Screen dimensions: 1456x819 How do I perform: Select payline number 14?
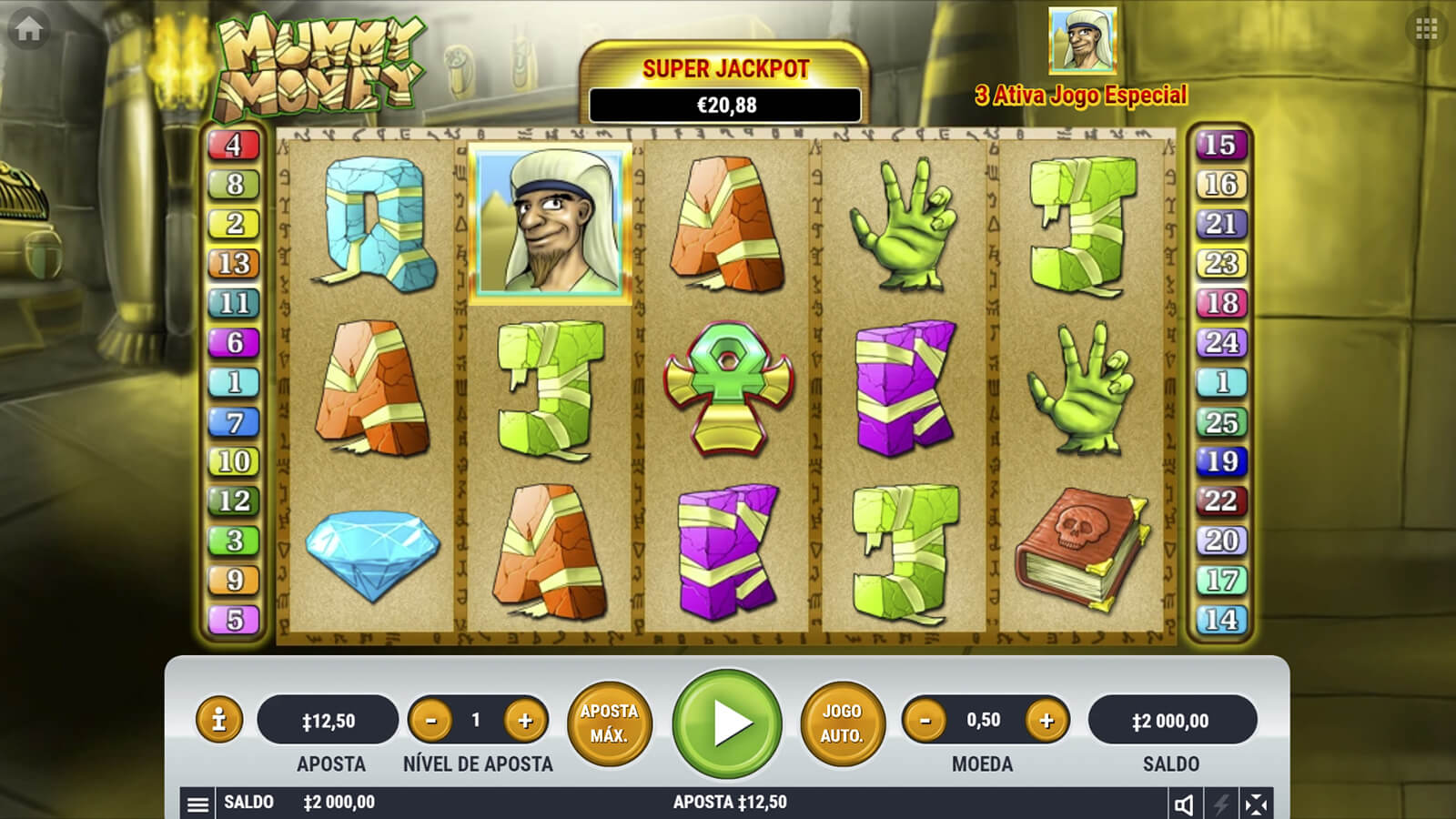coord(1220,620)
